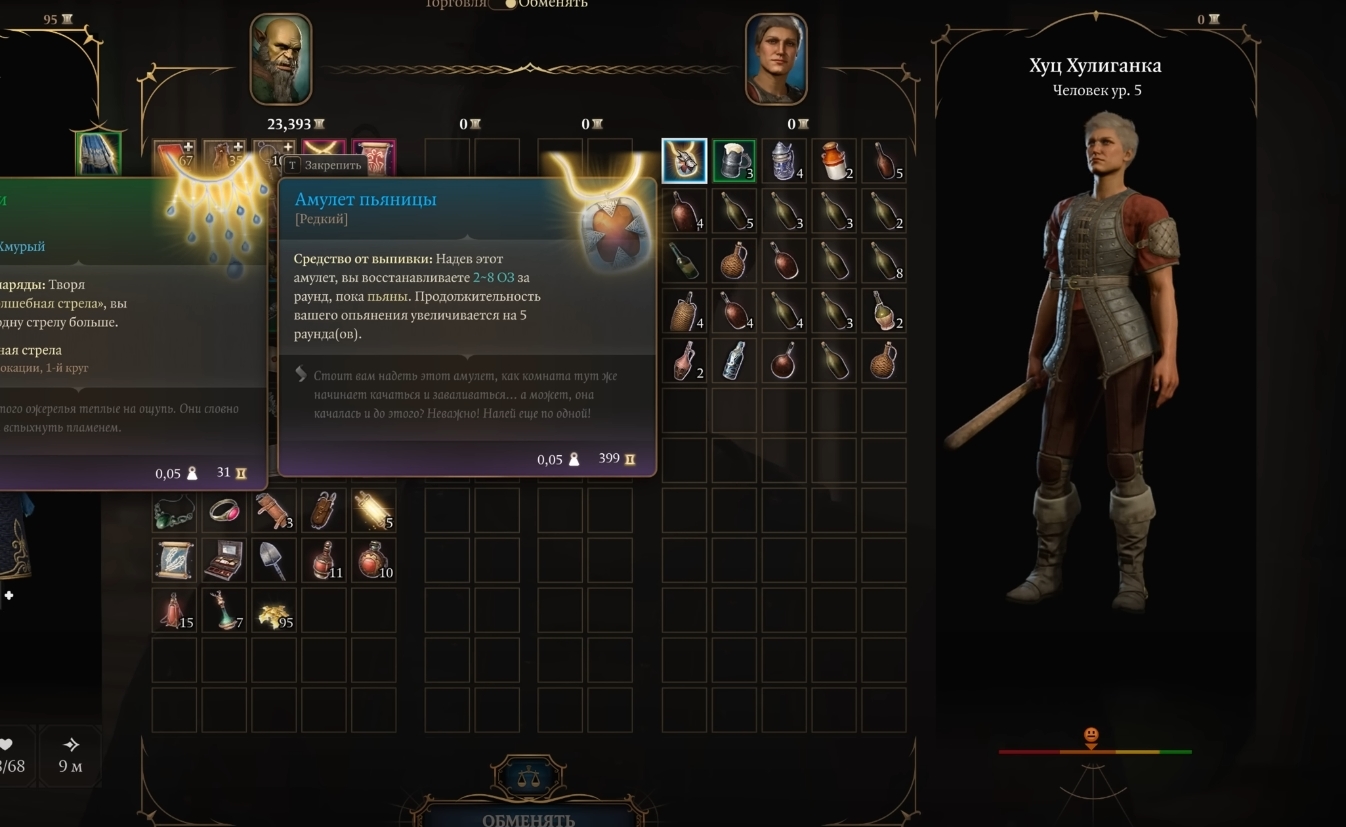The image size is (1346, 827).
Task: Pick the gold coins pile of 95
Action: 274,610
